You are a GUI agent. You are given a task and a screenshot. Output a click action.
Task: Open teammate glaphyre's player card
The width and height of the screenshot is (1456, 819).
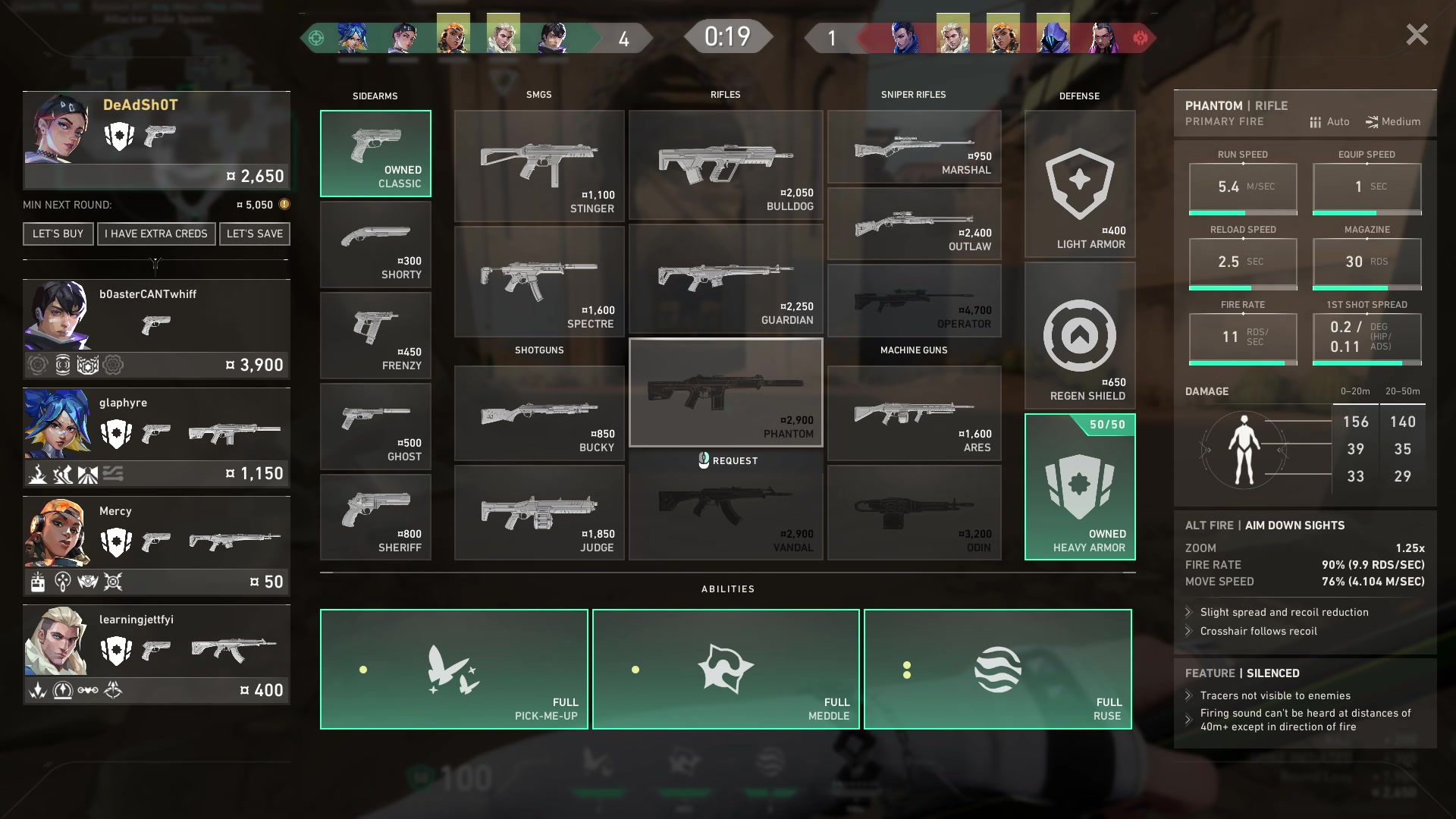pos(156,437)
